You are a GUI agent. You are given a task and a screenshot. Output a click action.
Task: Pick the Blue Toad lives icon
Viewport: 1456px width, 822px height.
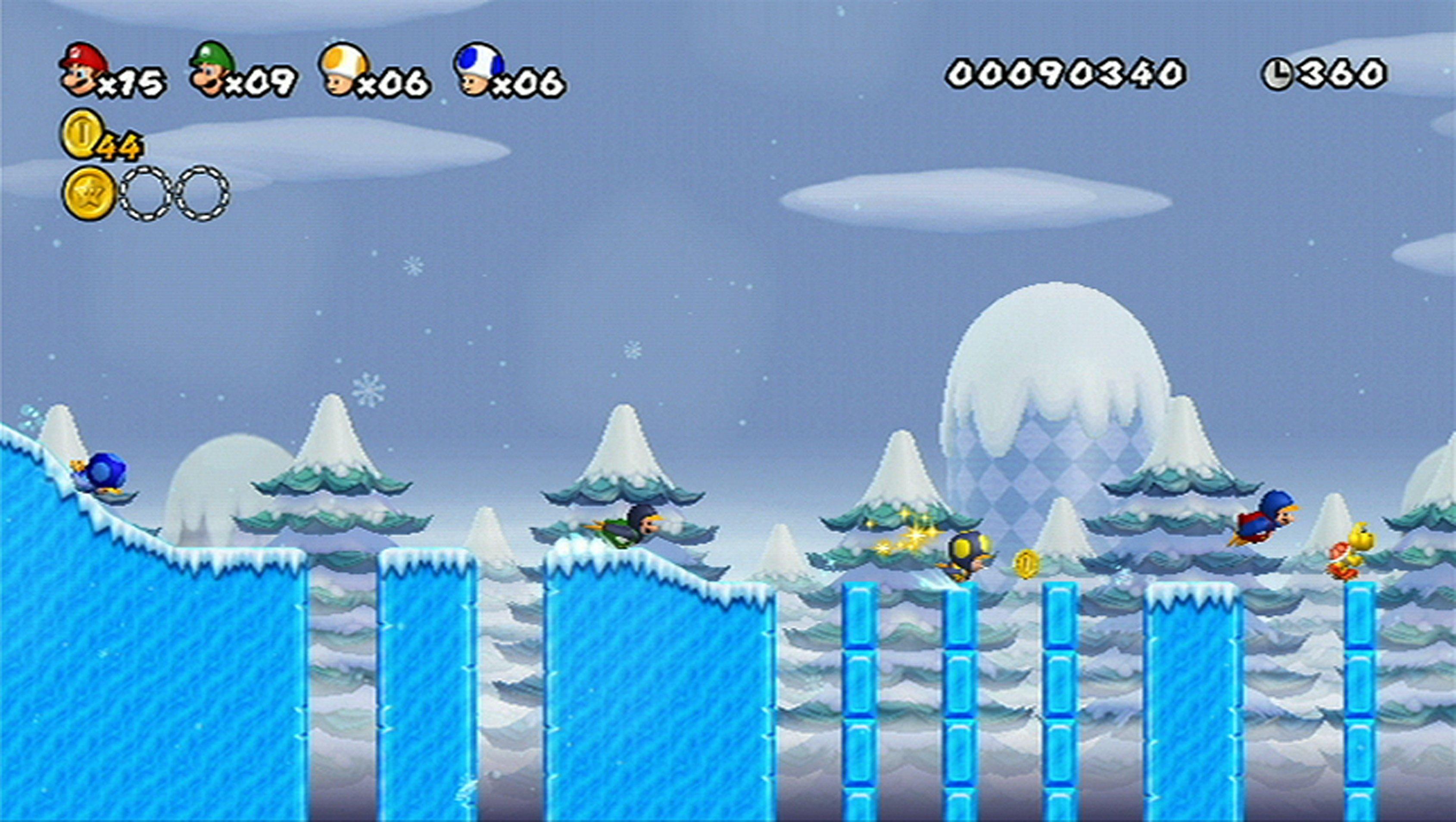pos(477,68)
